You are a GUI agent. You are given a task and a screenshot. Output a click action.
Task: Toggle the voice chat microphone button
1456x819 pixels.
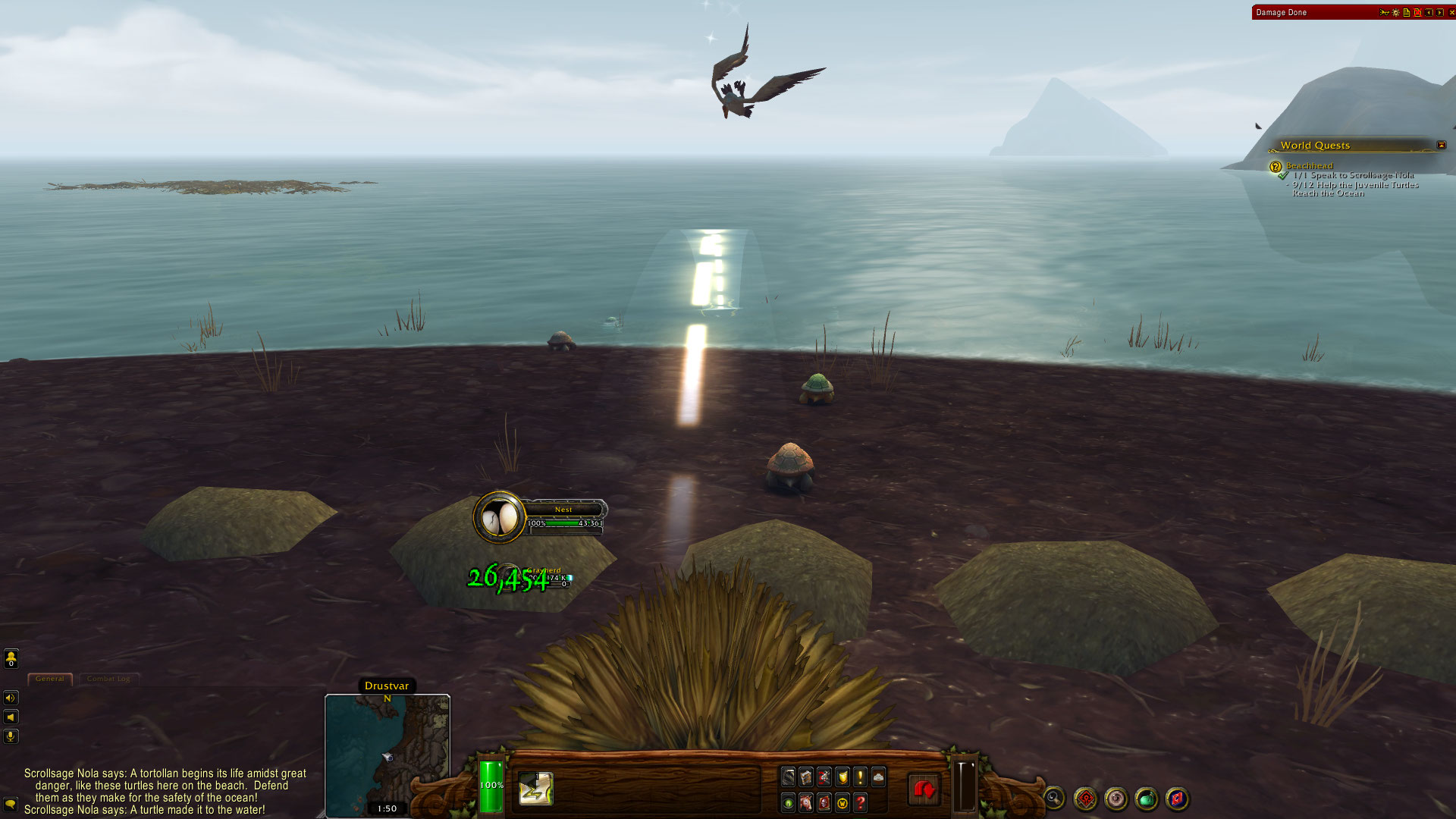pyautogui.click(x=11, y=736)
